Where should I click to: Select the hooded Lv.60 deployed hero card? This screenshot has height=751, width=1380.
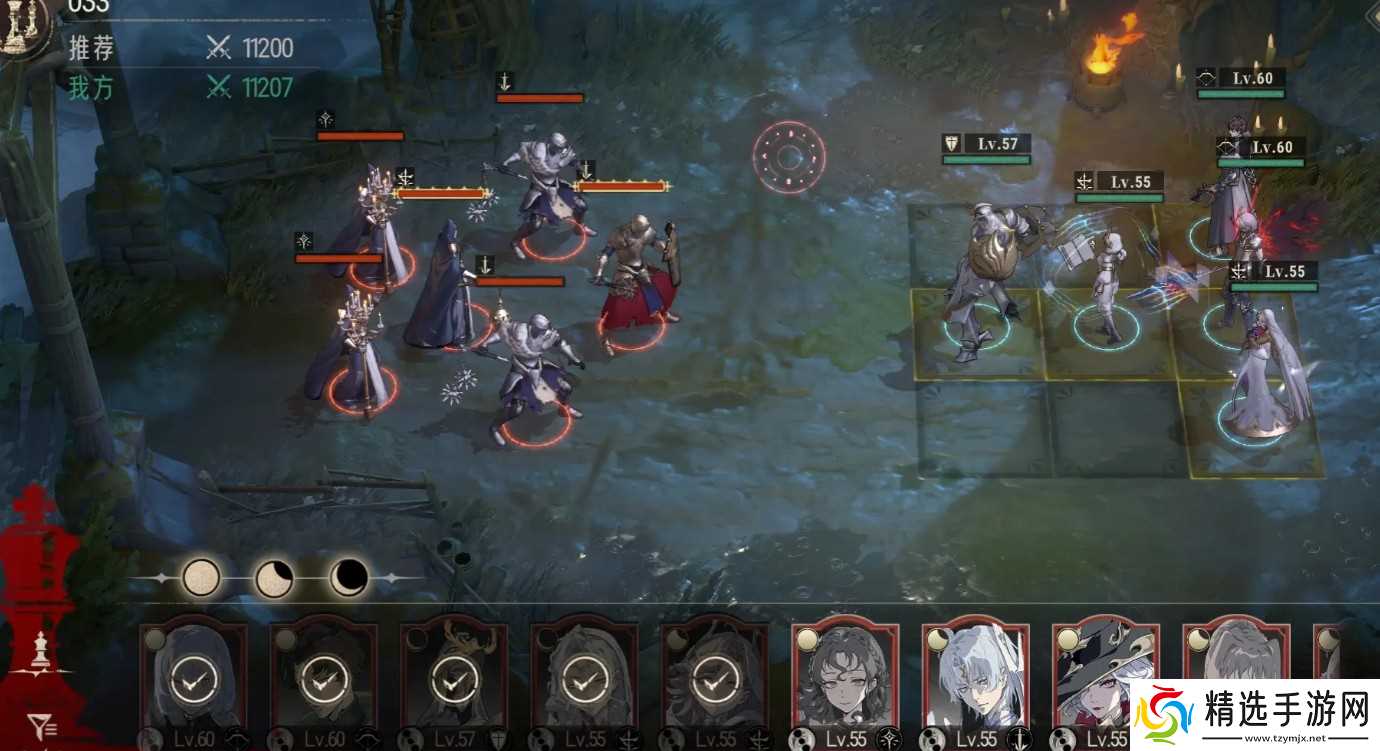coord(194,678)
